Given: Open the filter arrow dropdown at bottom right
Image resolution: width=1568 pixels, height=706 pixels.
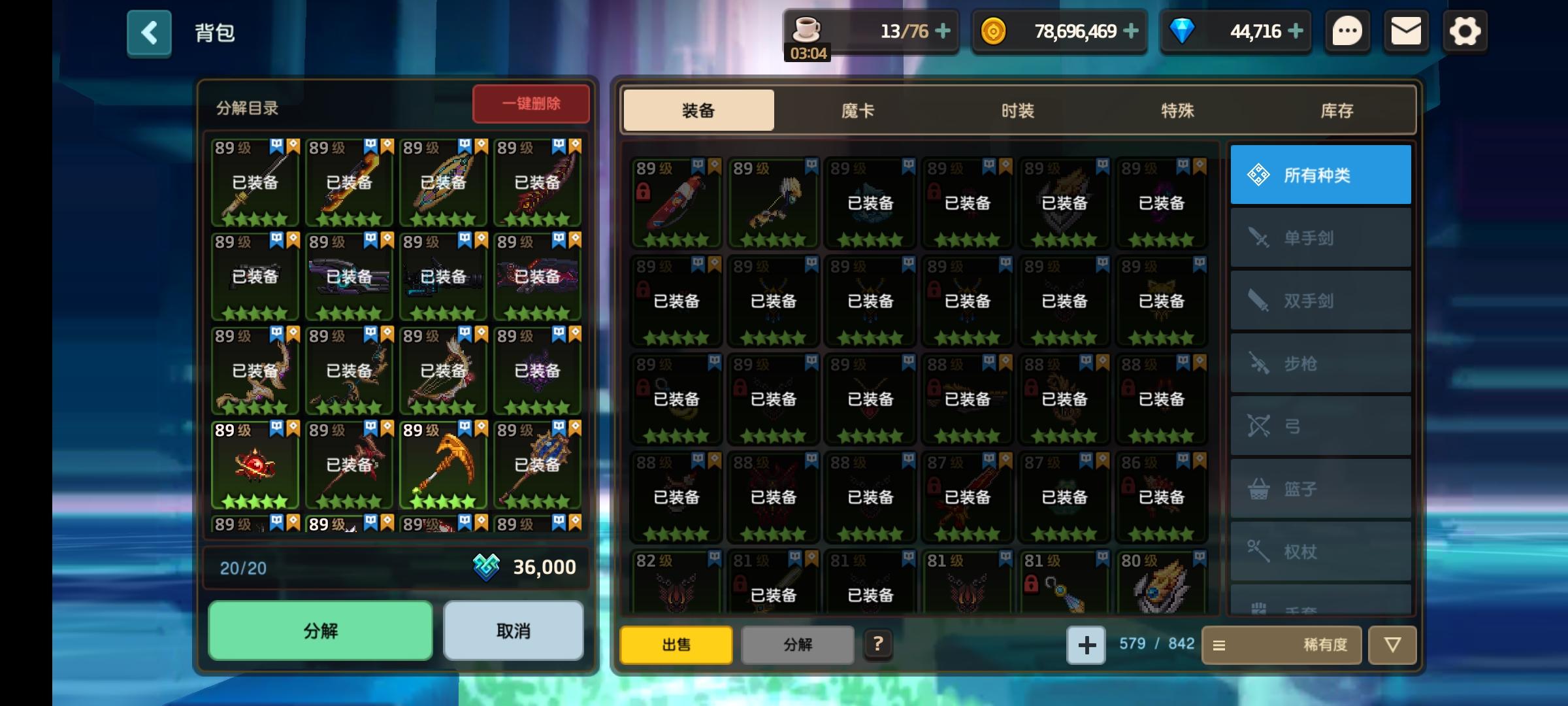Looking at the screenshot, I should click(x=1392, y=645).
